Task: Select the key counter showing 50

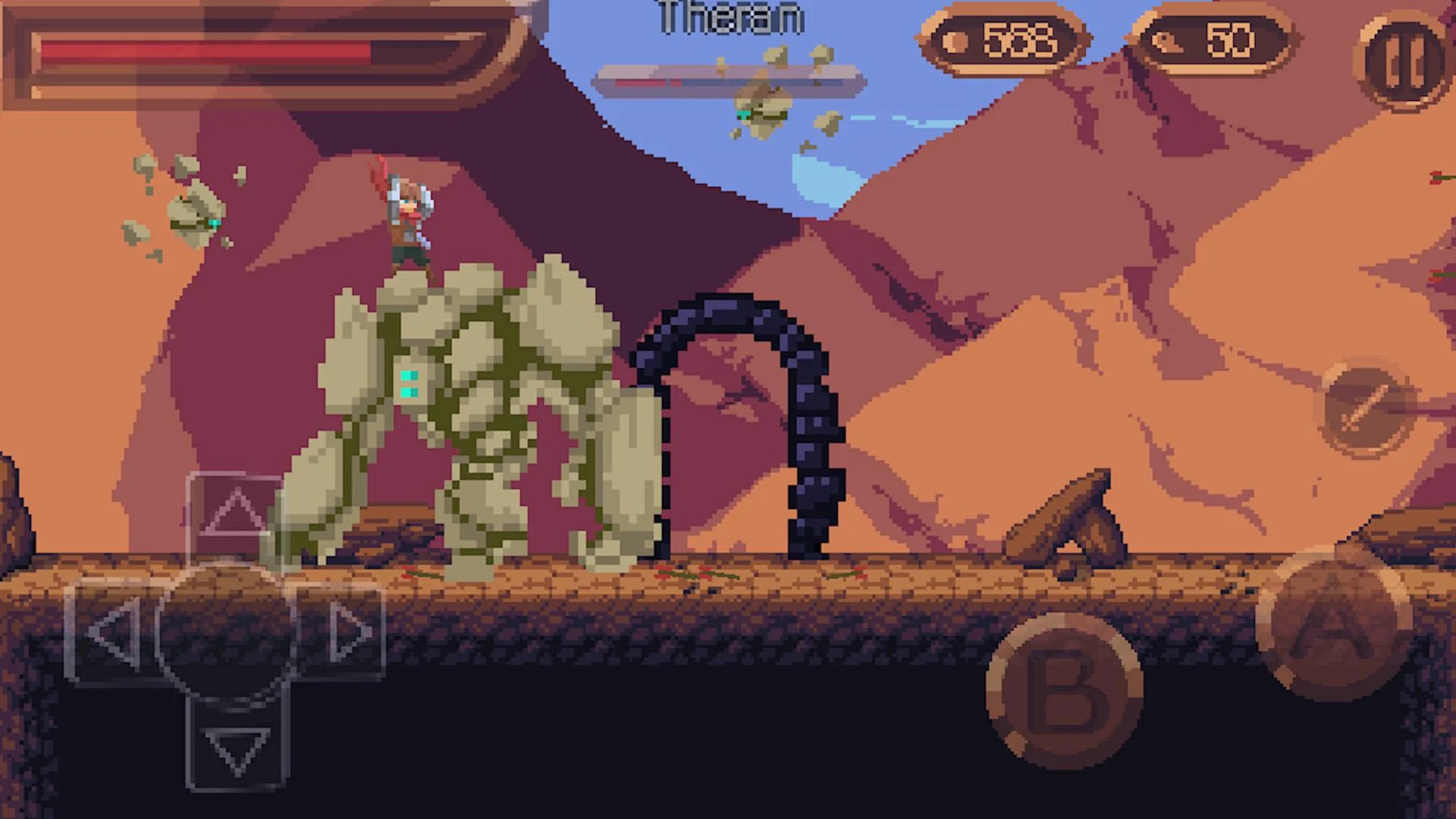Action: 1213,42
